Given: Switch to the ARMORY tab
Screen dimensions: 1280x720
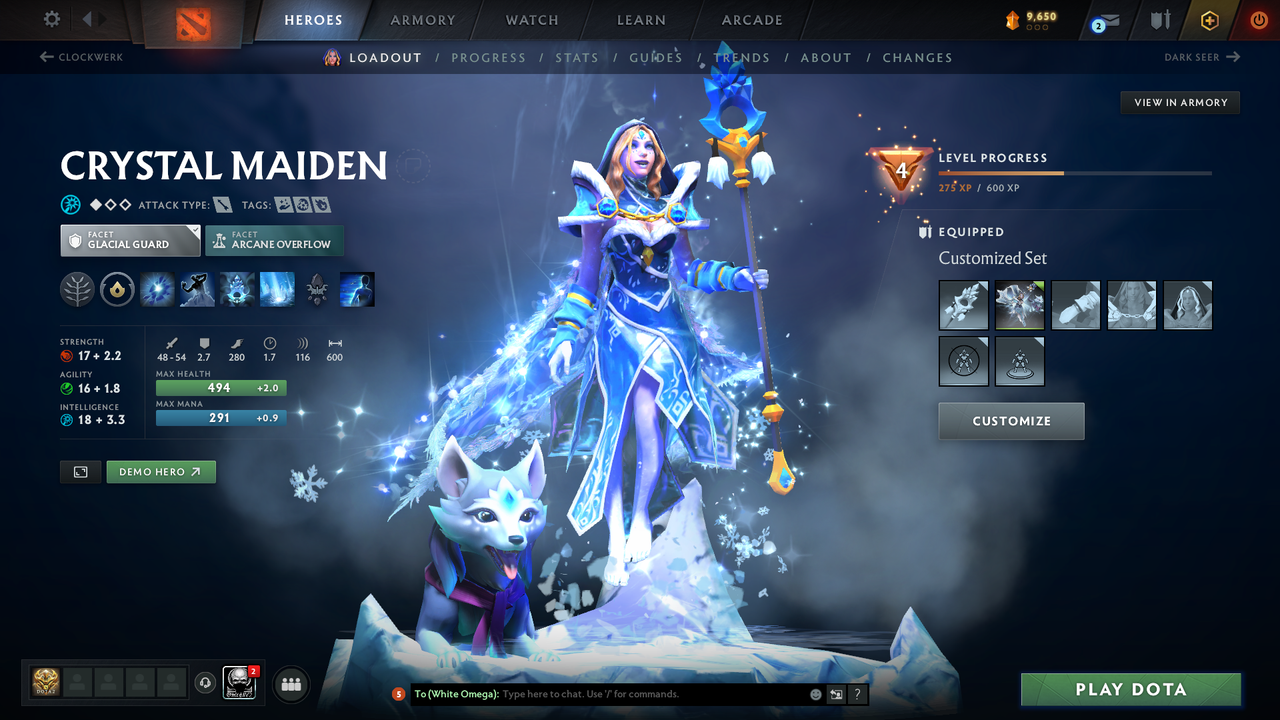Looking at the screenshot, I should pyautogui.click(x=422, y=20).
